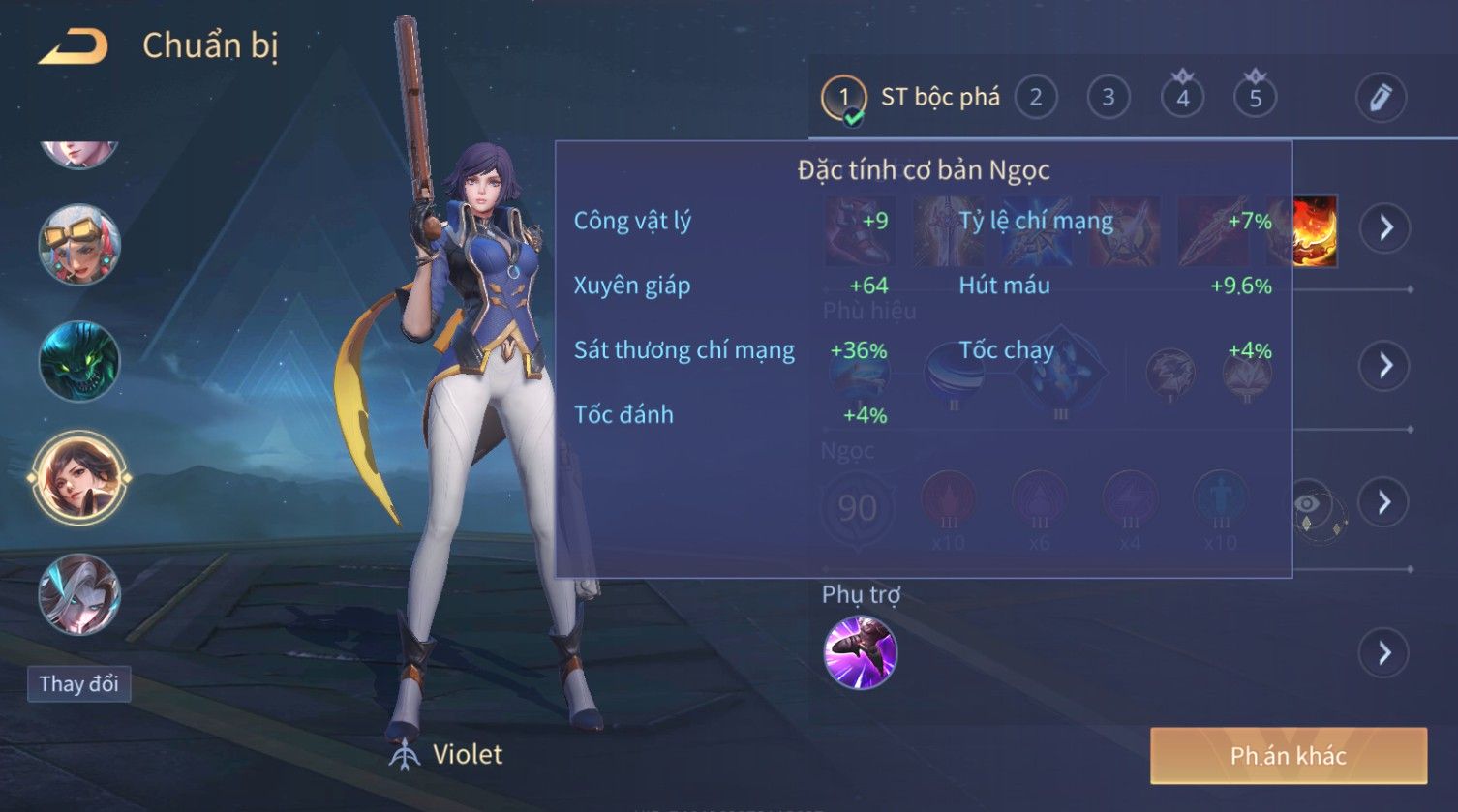The width and height of the screenshot is (1458, 812).
Task: Select preset 1 ST bộc phá
Action: [843, 98]
